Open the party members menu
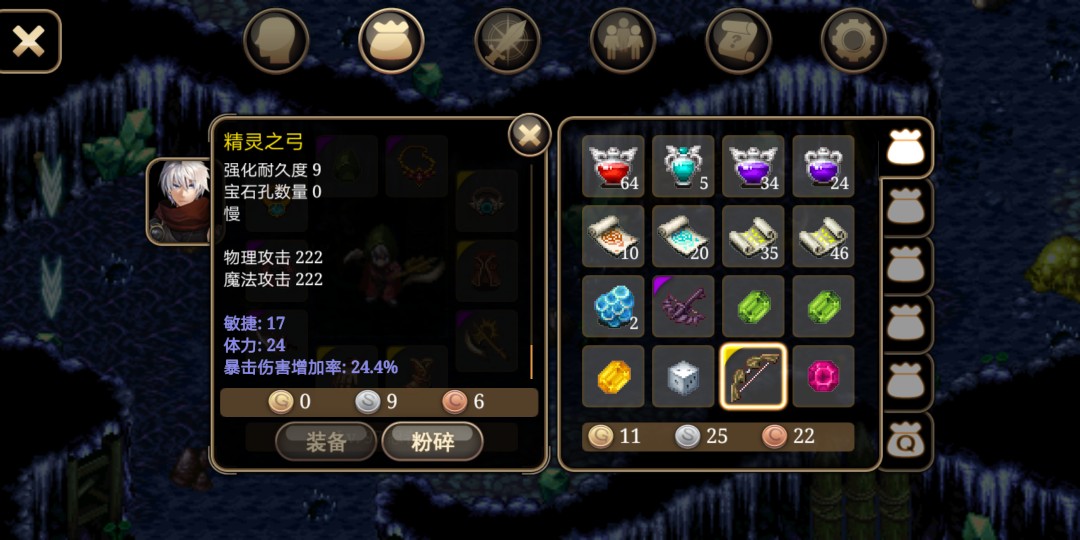1080x540 pixels. coord(623,41)
